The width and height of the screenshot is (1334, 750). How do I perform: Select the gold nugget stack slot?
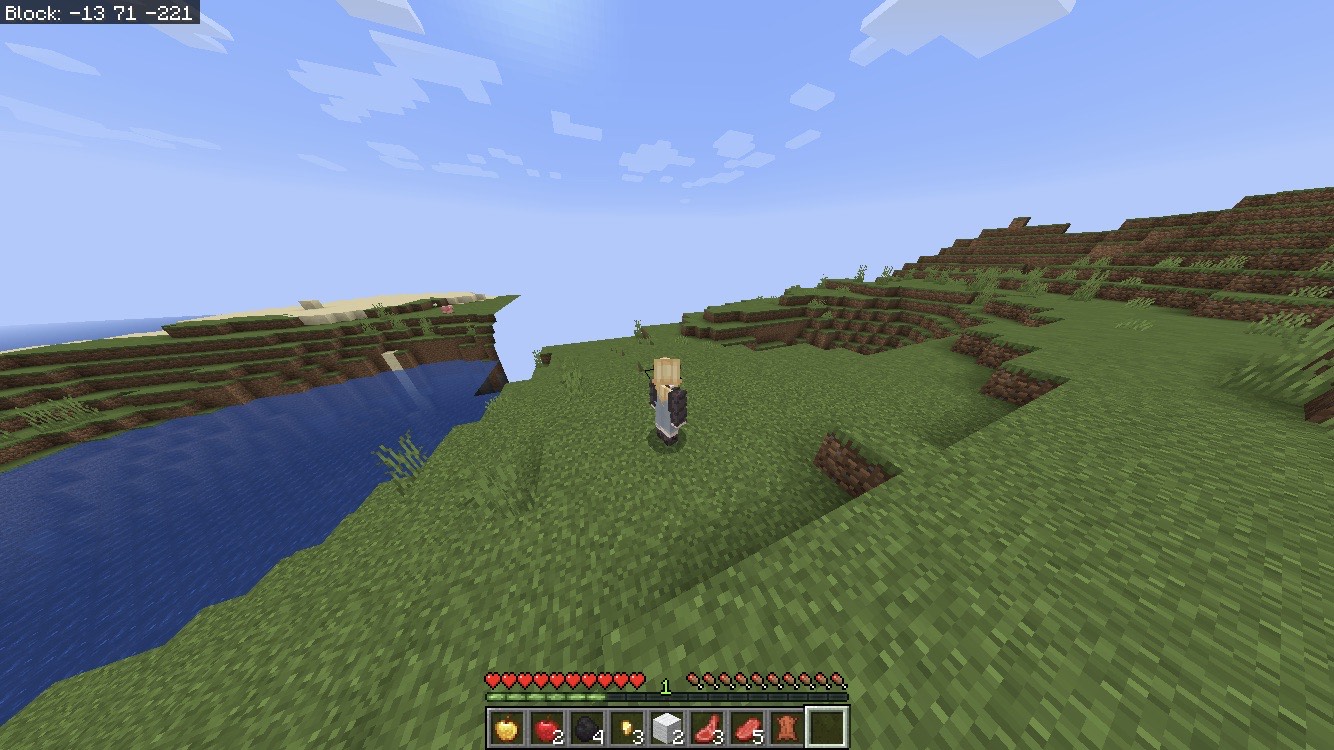(627, 728)
